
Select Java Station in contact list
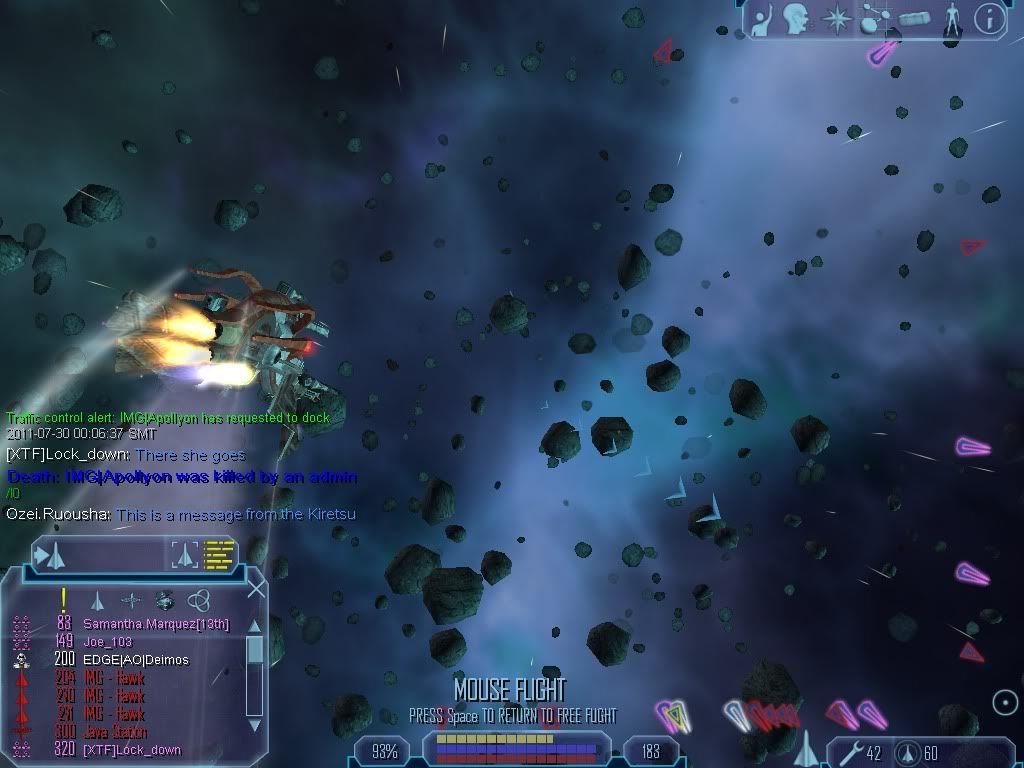point(116,732)
